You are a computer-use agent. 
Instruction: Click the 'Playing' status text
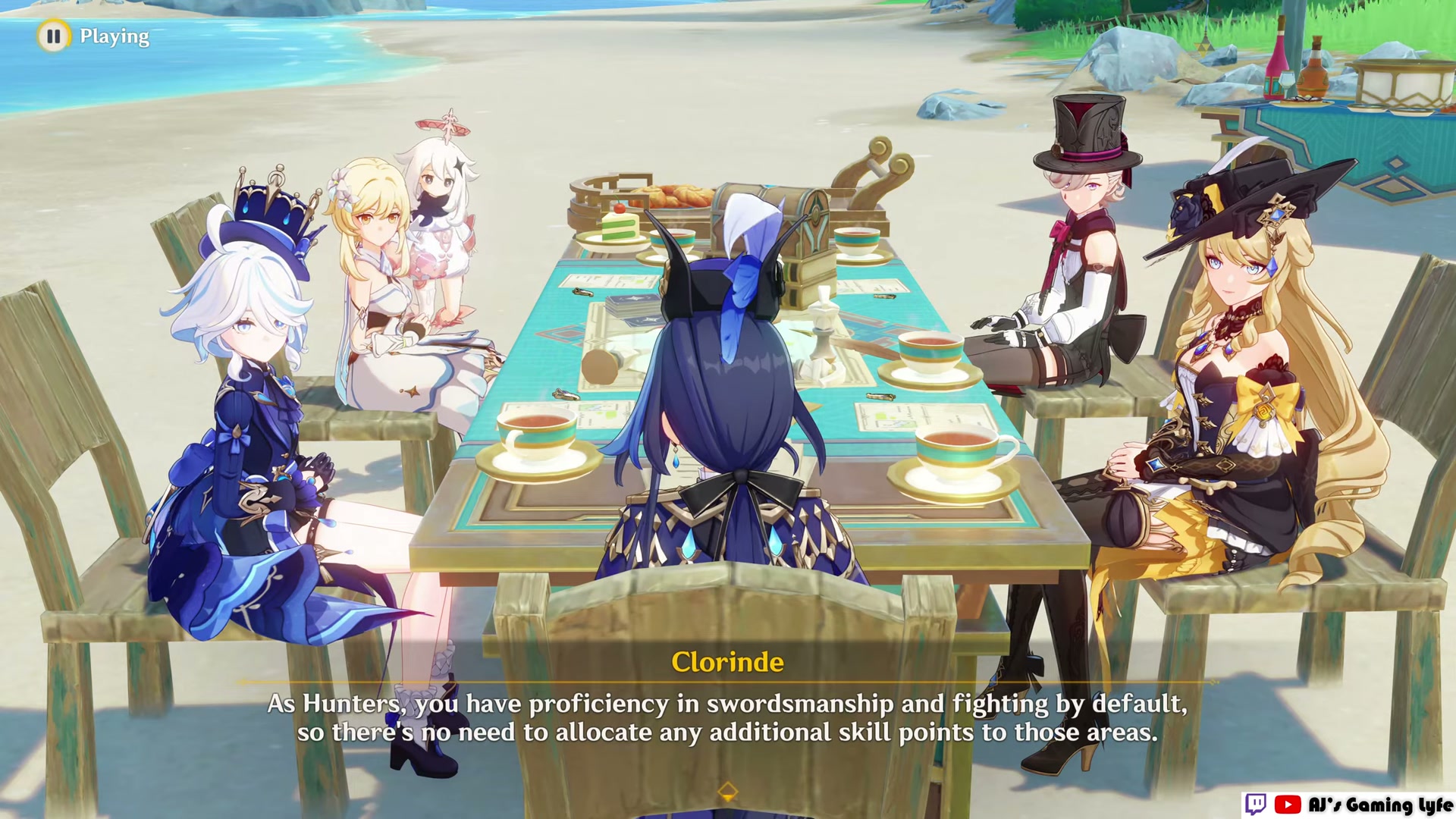click(115, 35)
